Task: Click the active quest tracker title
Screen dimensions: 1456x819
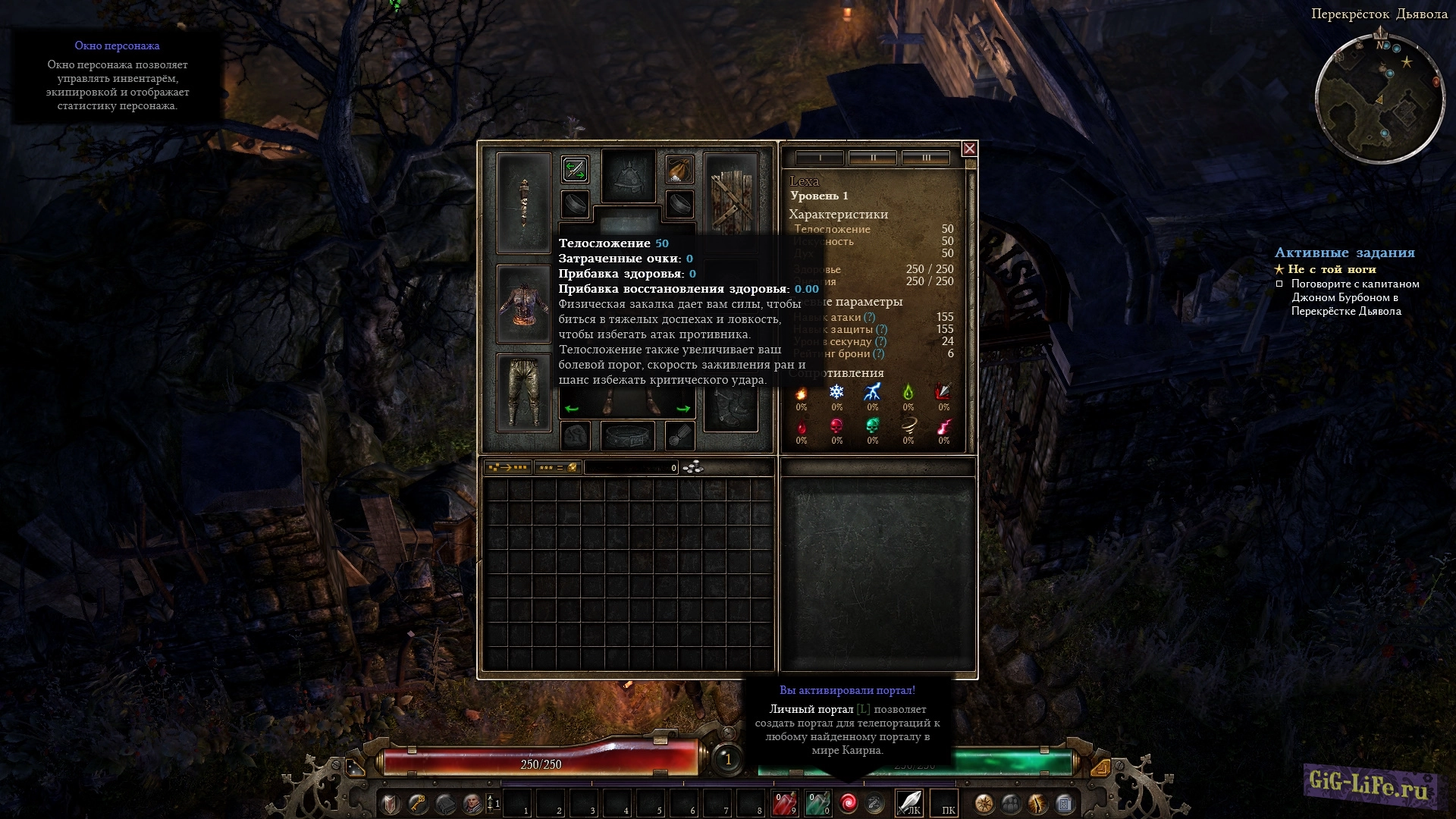Action: 1345,253
